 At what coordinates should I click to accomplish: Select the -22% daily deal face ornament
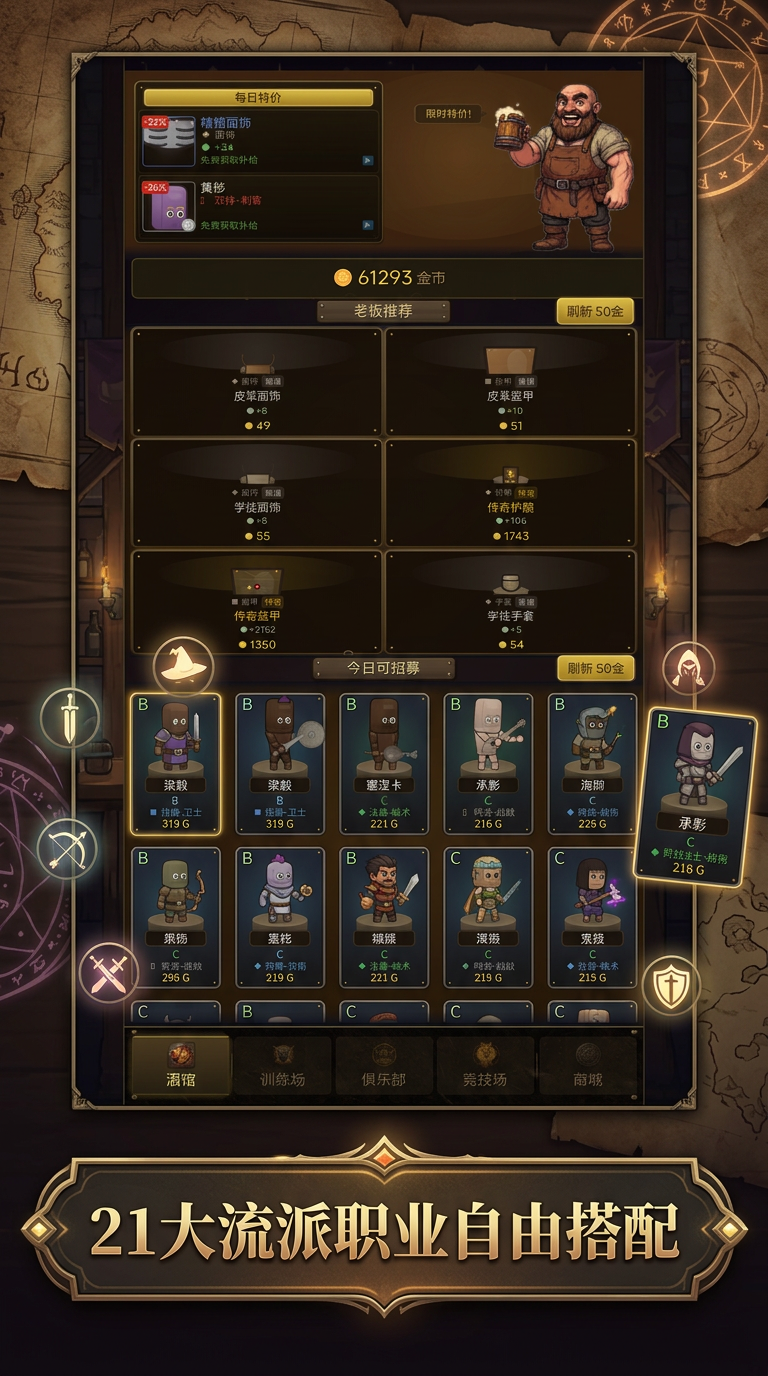259,140
